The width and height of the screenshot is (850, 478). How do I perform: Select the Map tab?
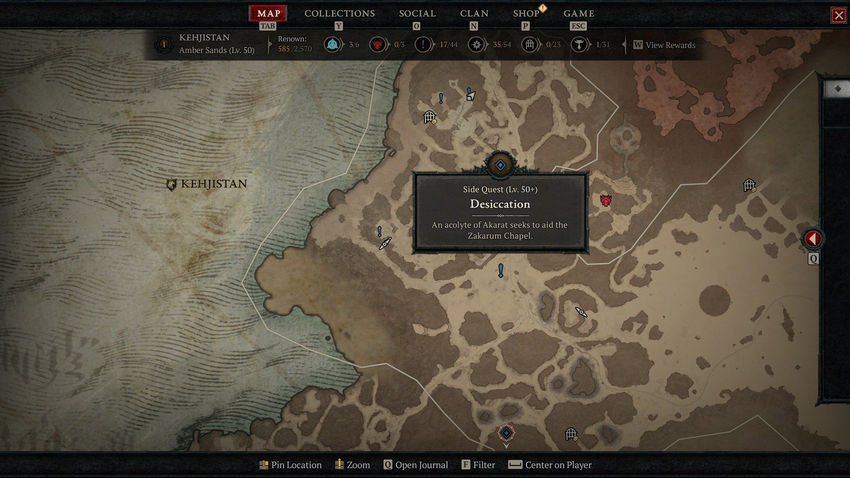click(267, 14)
